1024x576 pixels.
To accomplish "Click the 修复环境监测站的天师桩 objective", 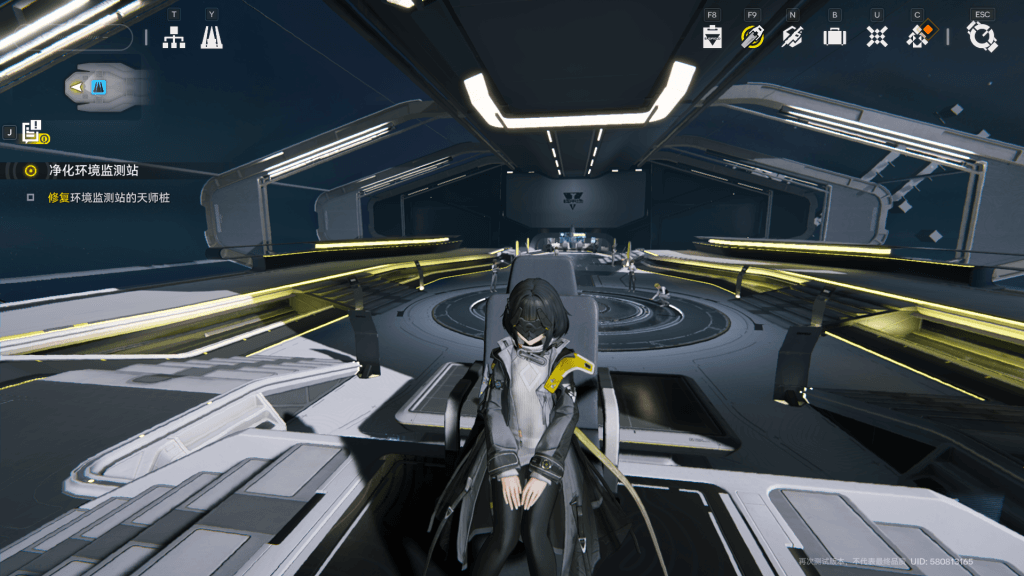I will pos(108,198).
